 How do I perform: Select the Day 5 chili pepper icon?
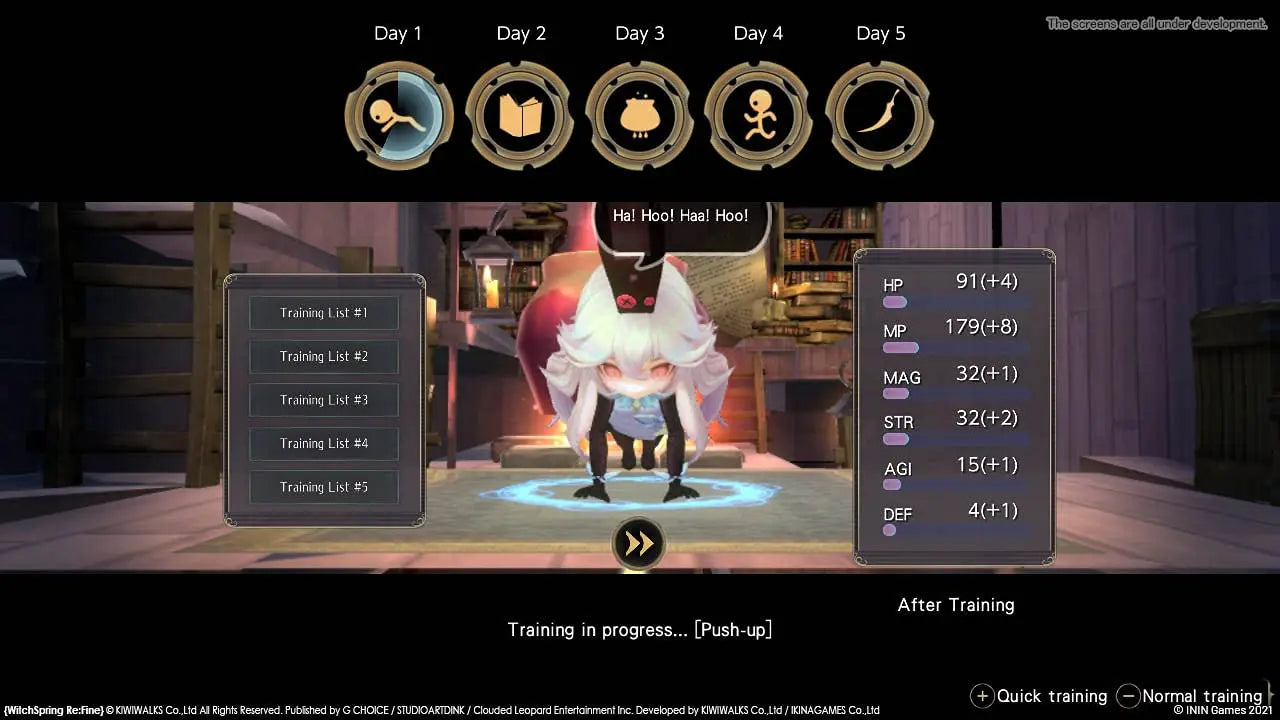[880, 113]
